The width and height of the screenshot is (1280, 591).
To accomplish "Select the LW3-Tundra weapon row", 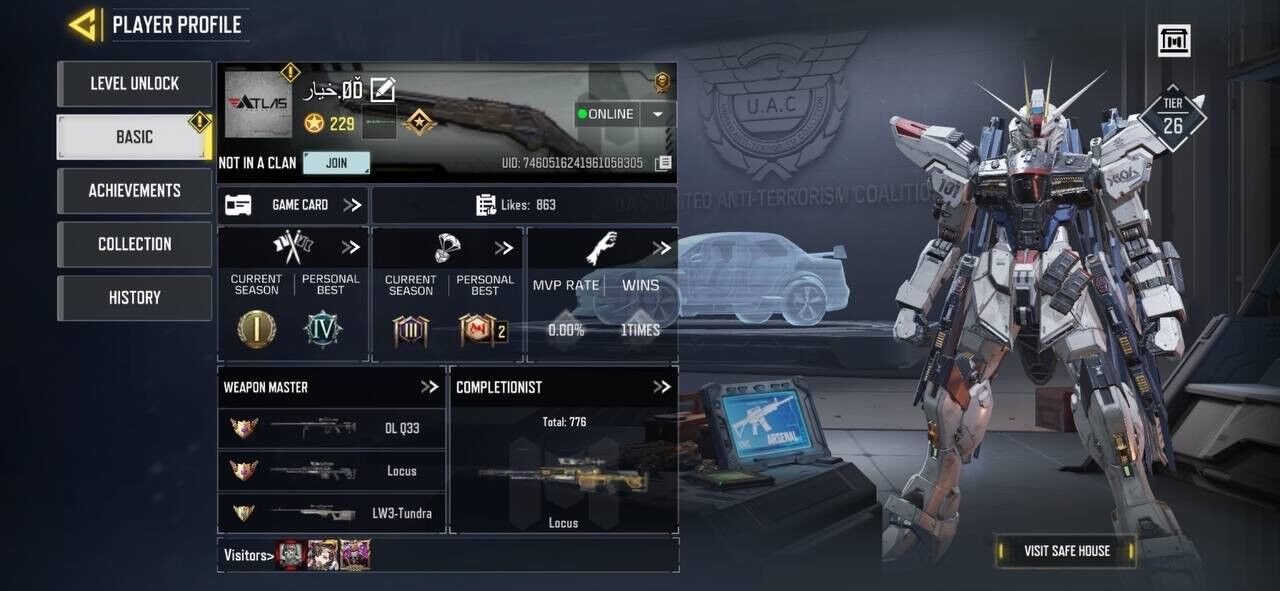I will [331, 513].
